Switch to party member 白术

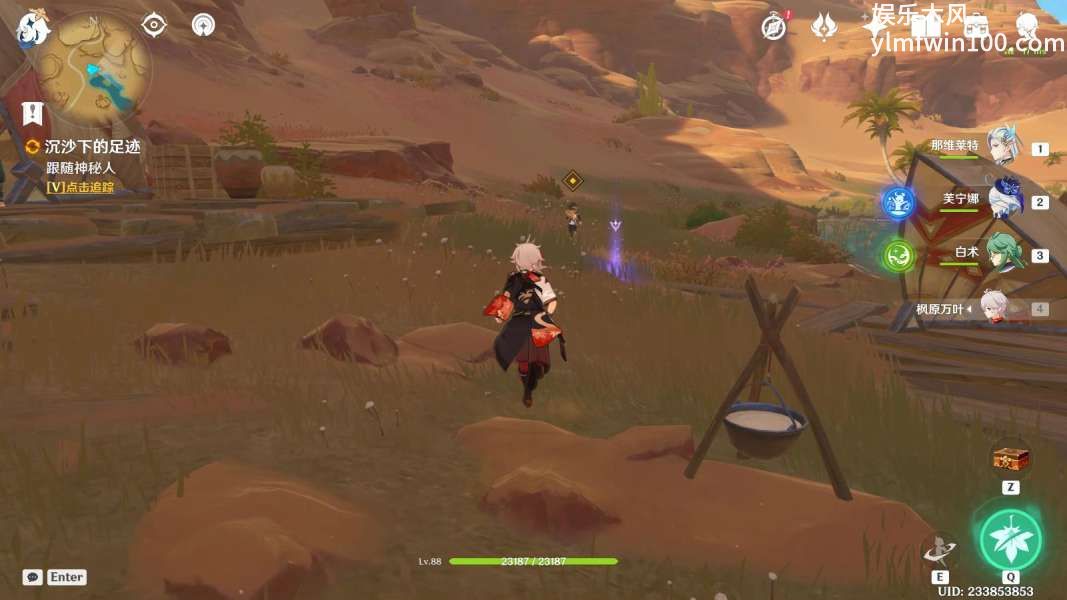click(1001, 254)
